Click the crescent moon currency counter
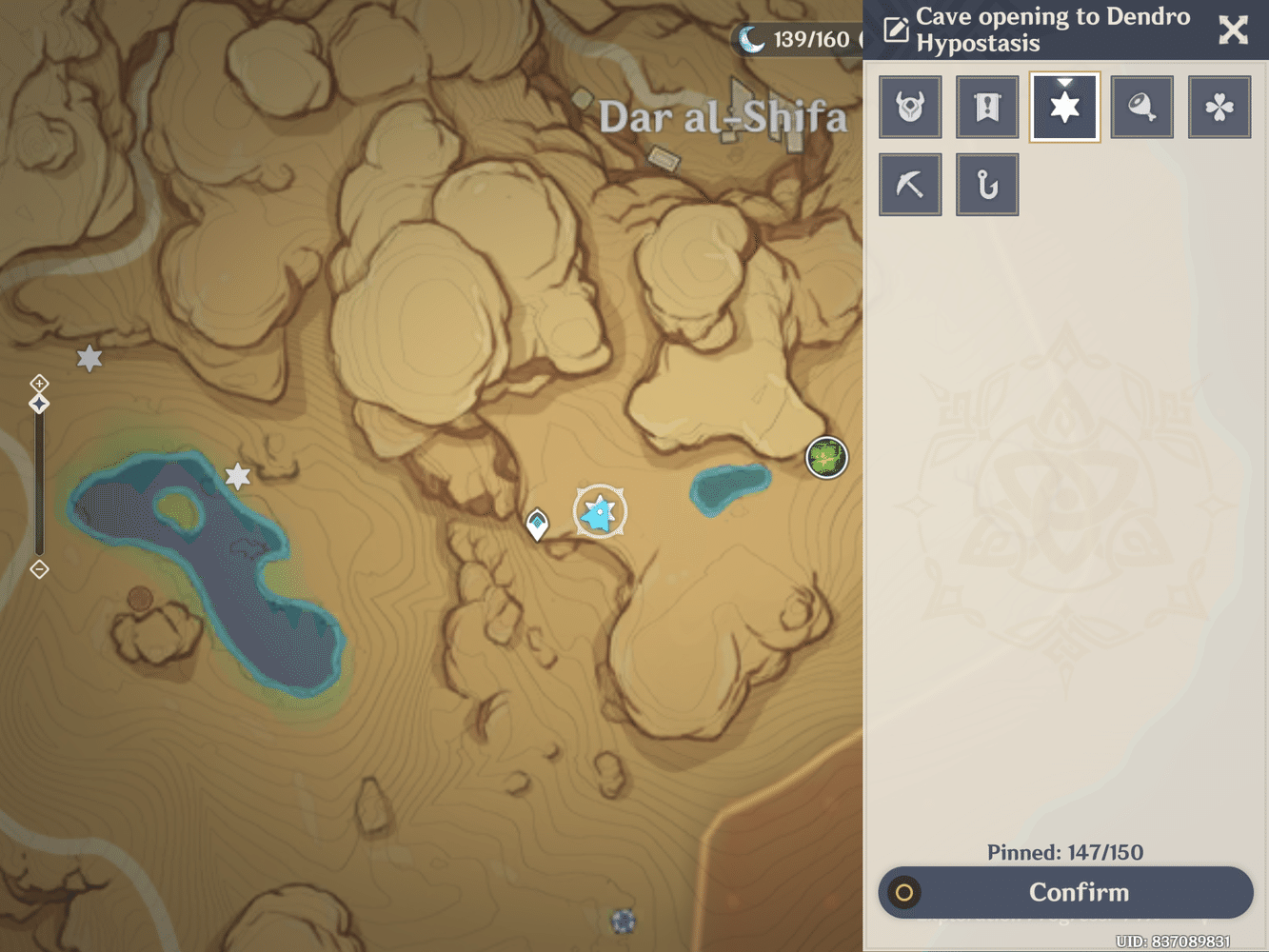This screenshot has width=1269, height=952. point(751,40)
